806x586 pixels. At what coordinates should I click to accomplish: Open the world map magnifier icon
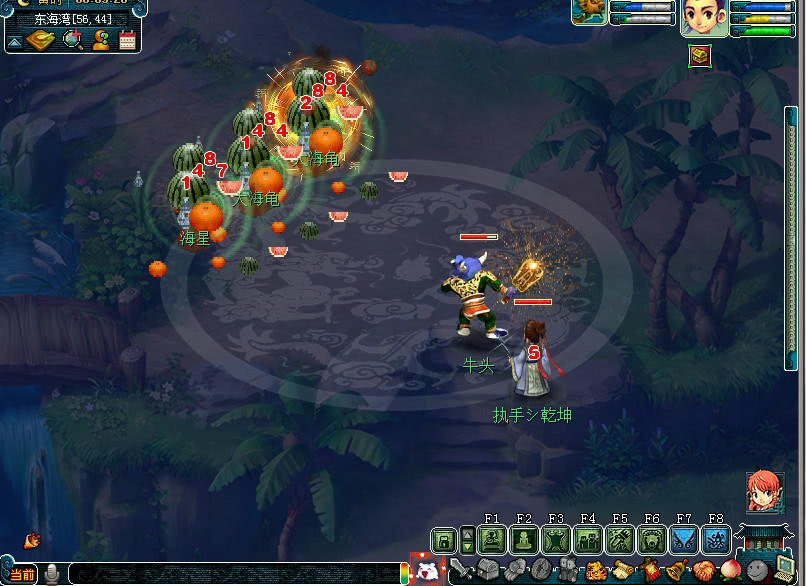72,40
